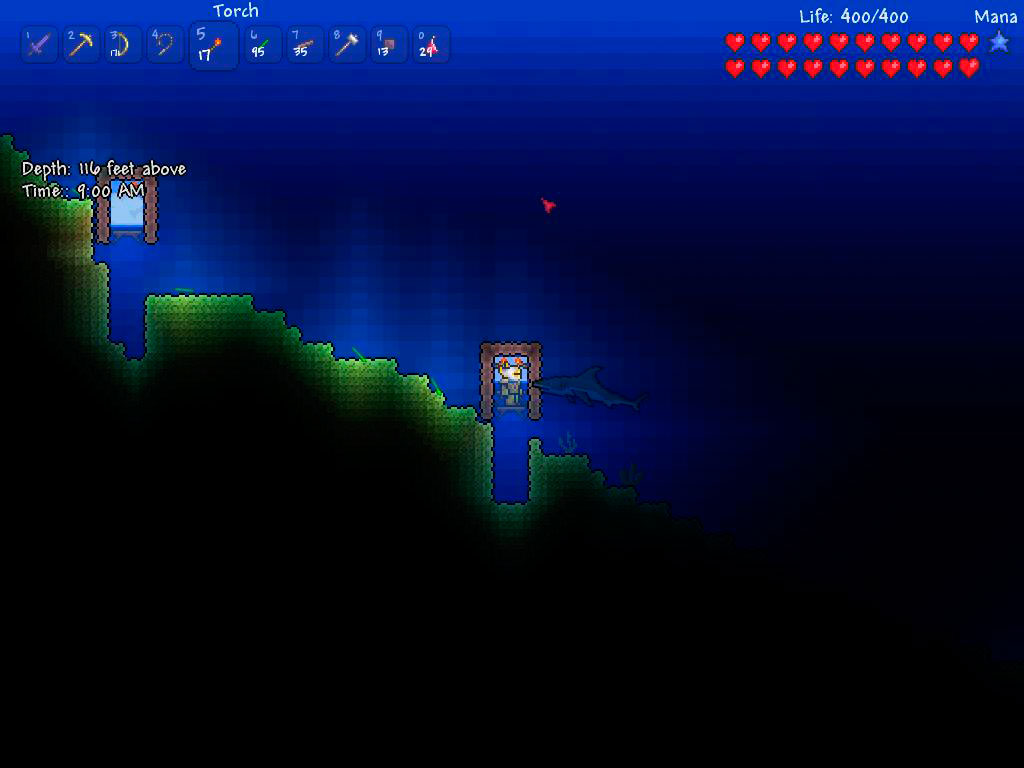Choose the block stack of 13
The height and width of the screenshot is (768, 1024).
389,45
